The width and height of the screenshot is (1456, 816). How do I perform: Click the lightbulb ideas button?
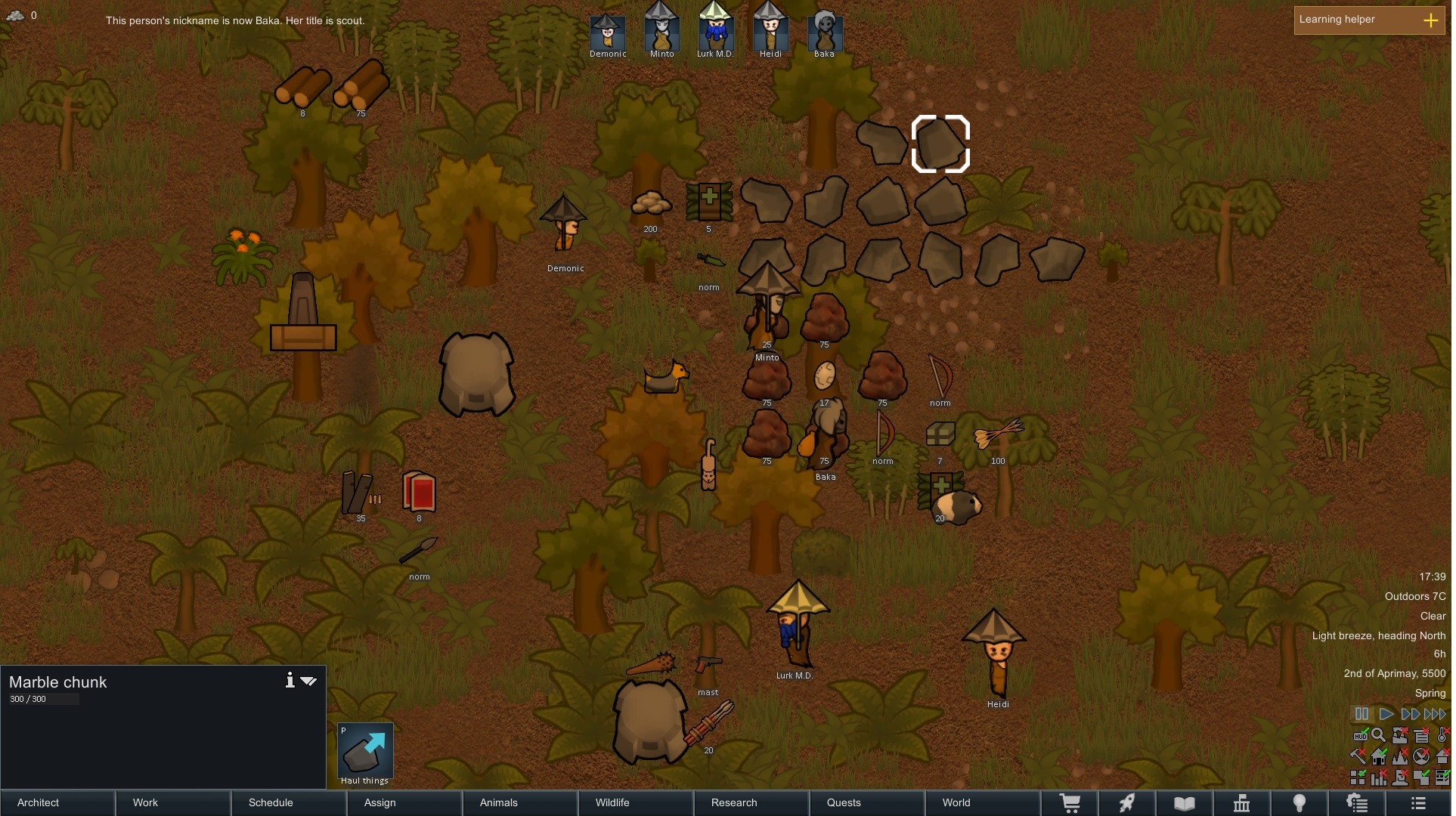(1300, 803)
